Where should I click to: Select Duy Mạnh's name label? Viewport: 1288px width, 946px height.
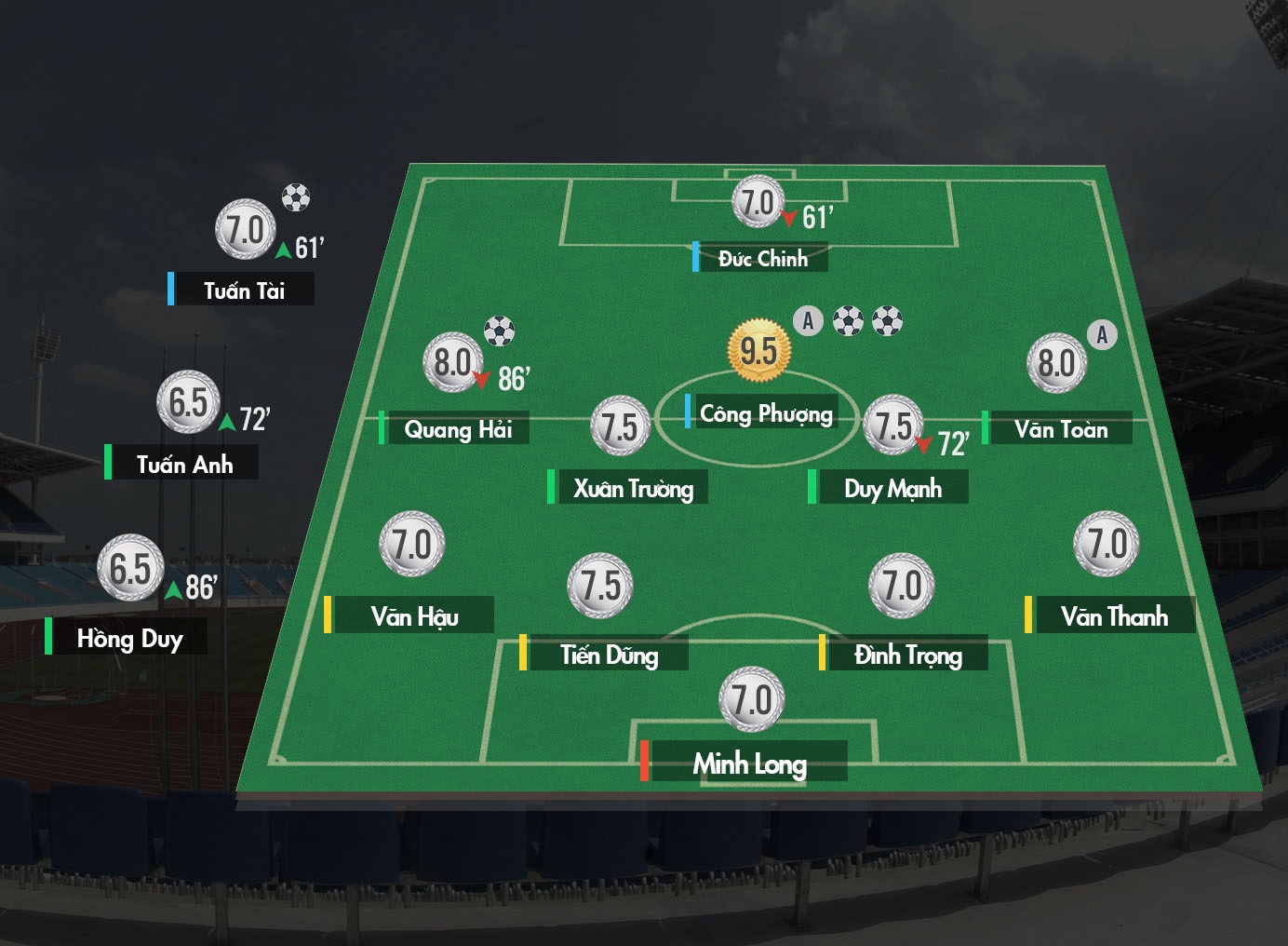point(892,488)
